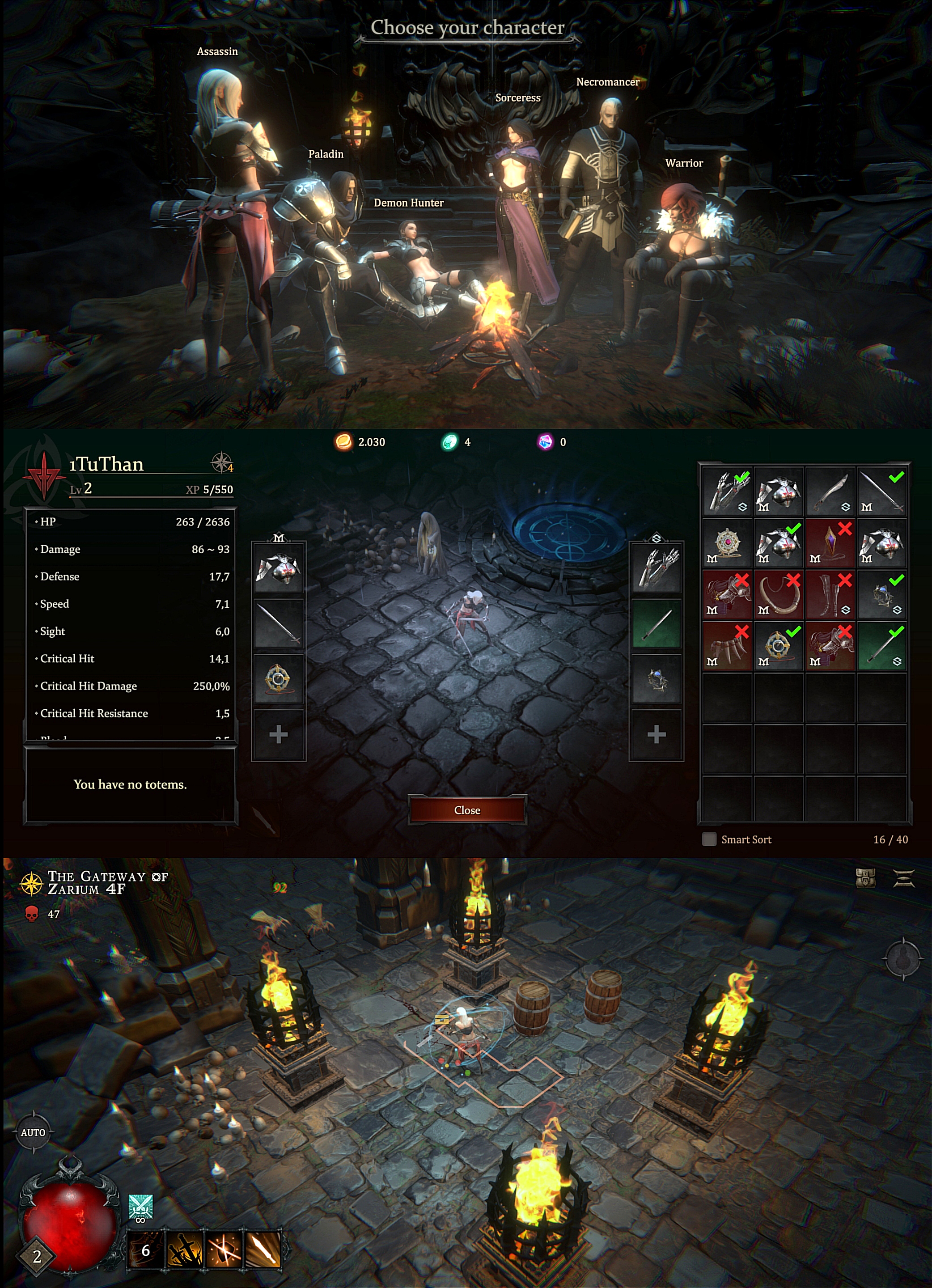
Task: Open the bag icon in dungeon HUD
Action: click(x=865, y=878)
